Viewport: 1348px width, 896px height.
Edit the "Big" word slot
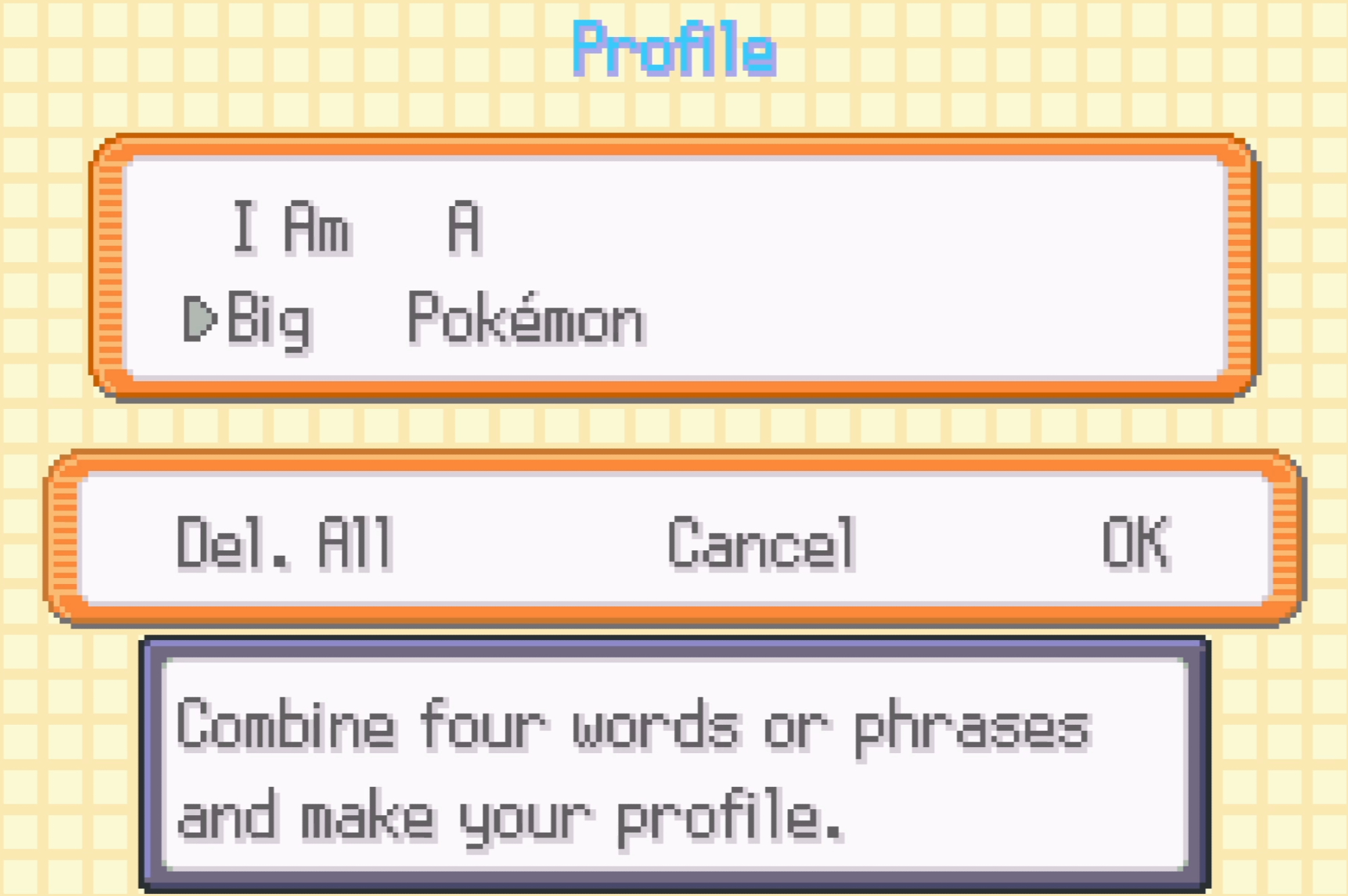pyautogui.click(x=269, y=319)
